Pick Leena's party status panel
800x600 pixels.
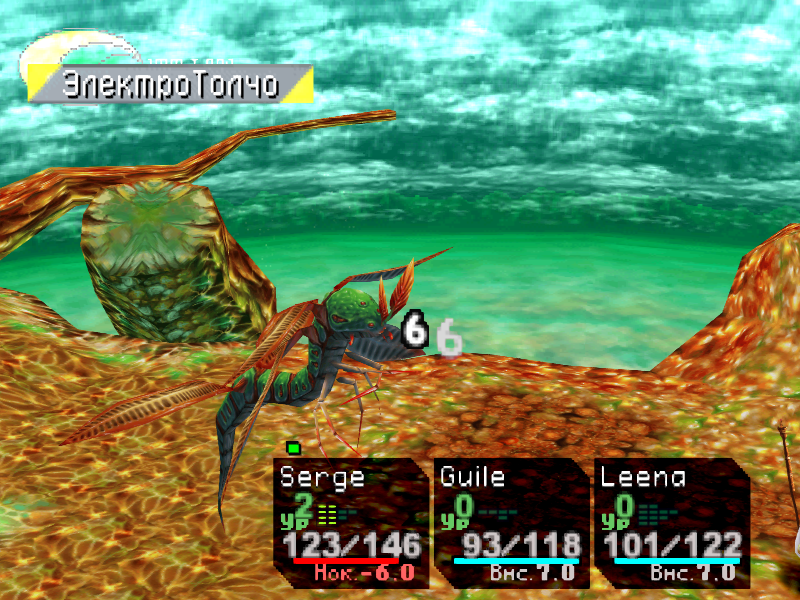671,522
